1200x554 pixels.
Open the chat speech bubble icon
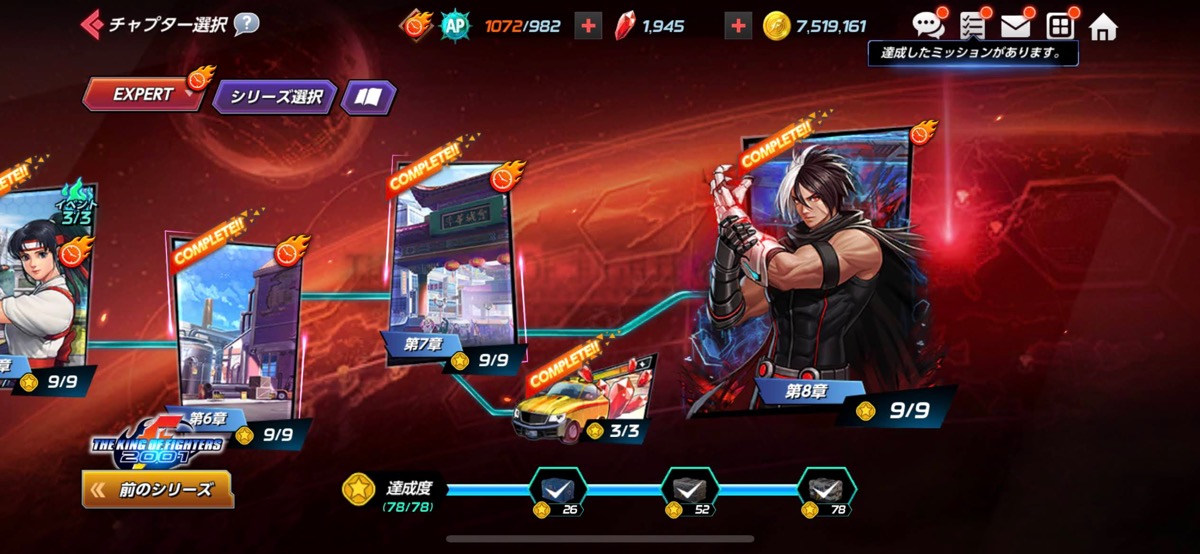928,26
